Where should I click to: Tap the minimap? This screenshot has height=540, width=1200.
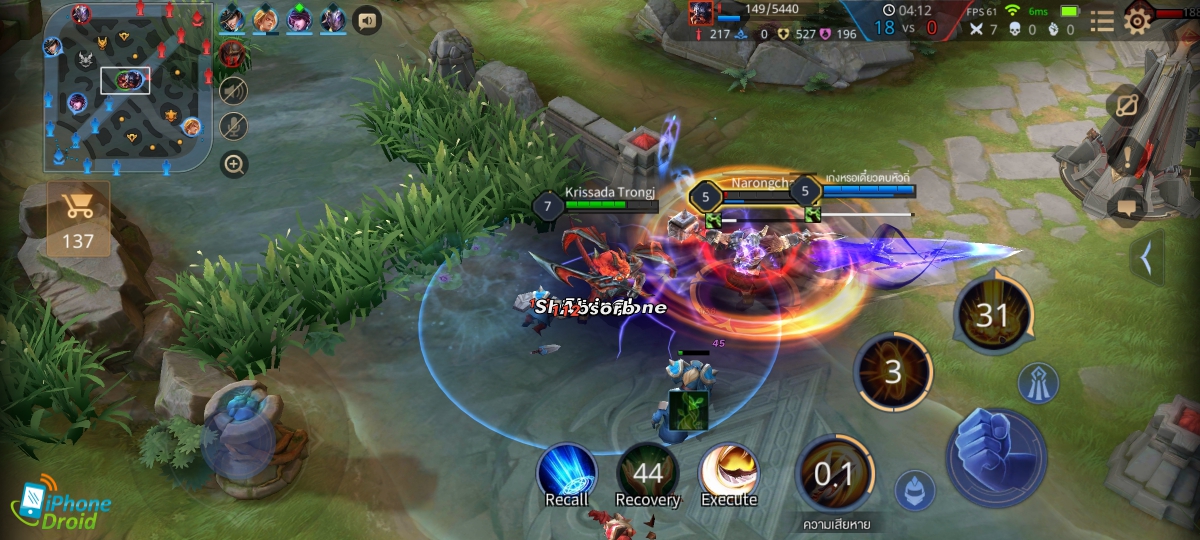126,86
